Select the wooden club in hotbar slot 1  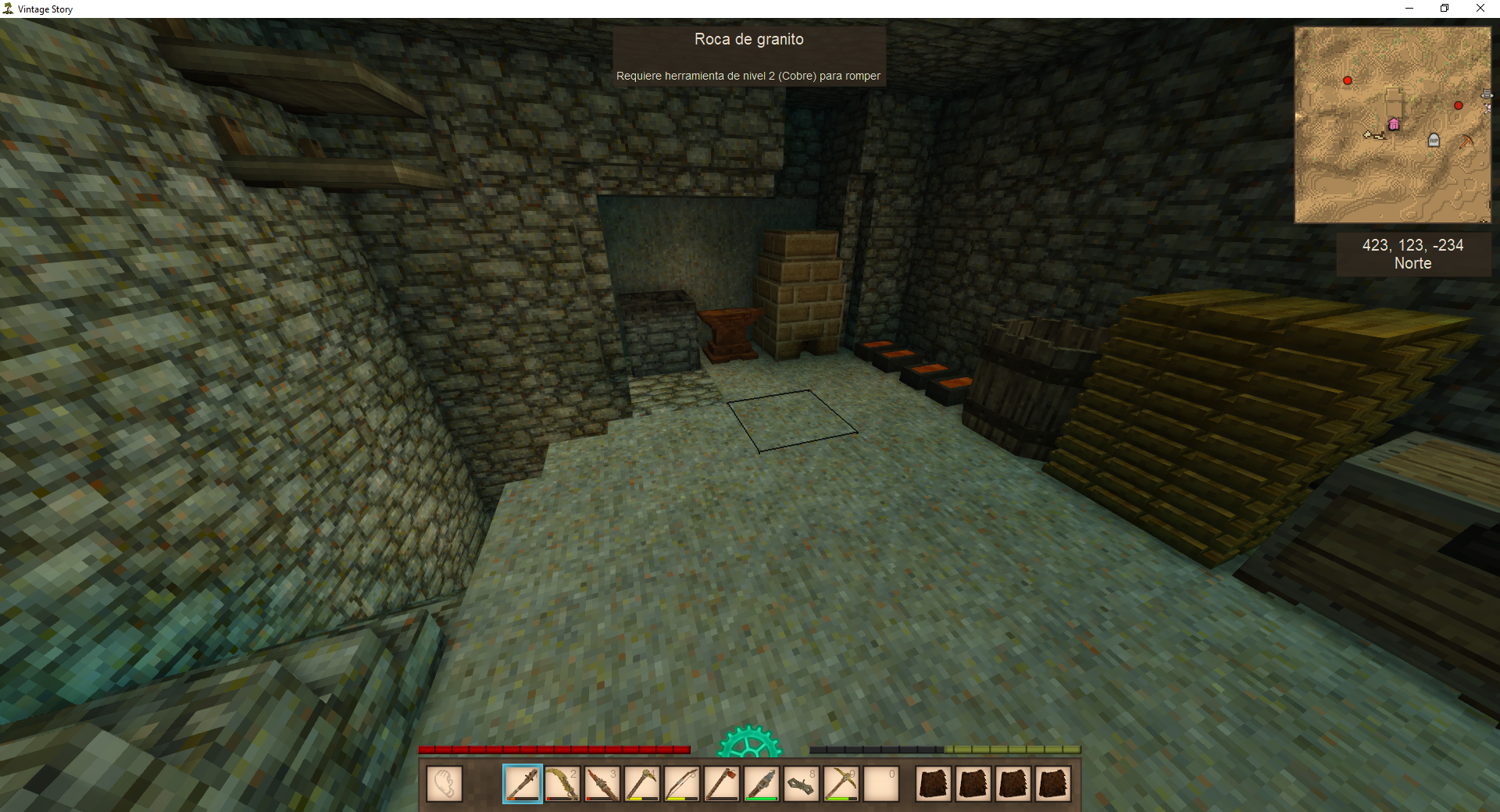point(522,783)
